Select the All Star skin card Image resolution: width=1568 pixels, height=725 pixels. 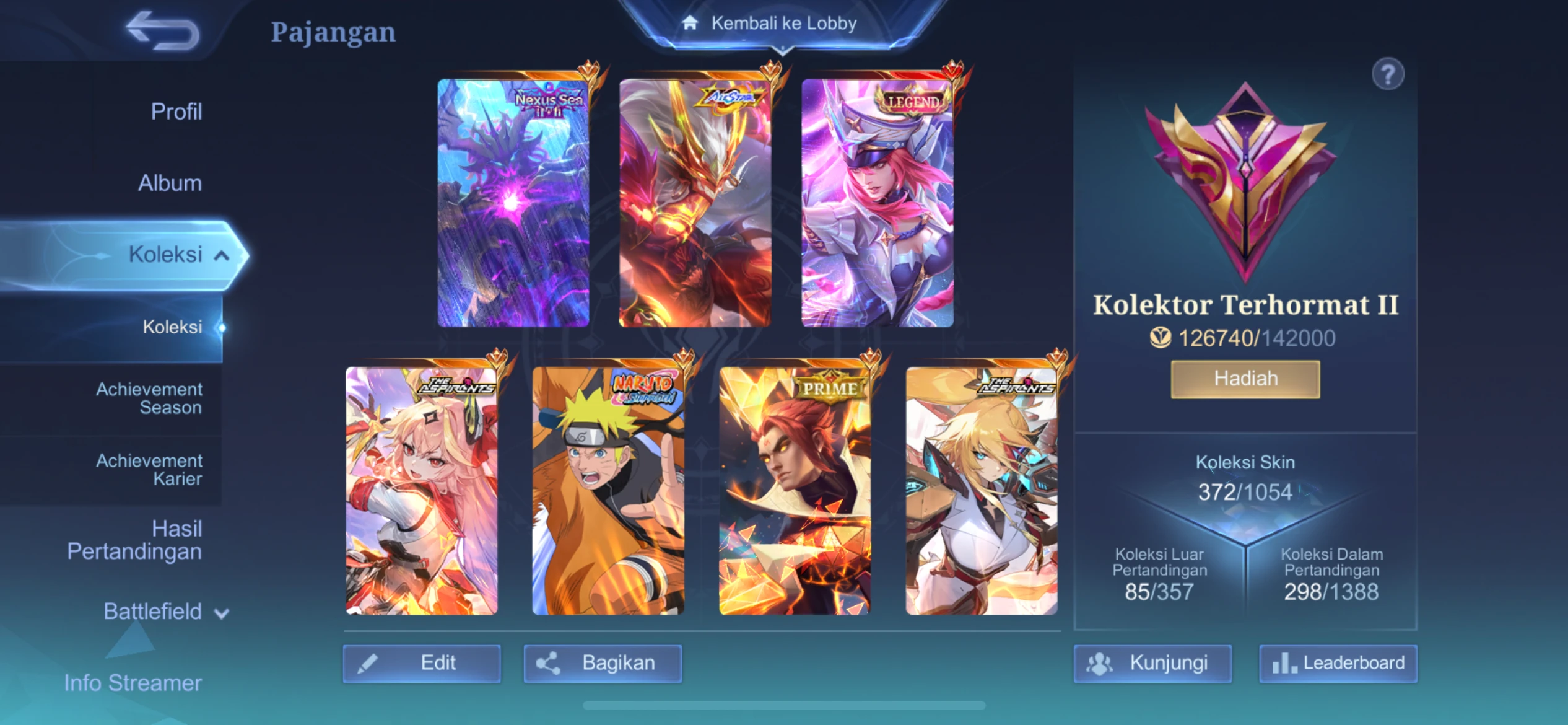(695, 203)
